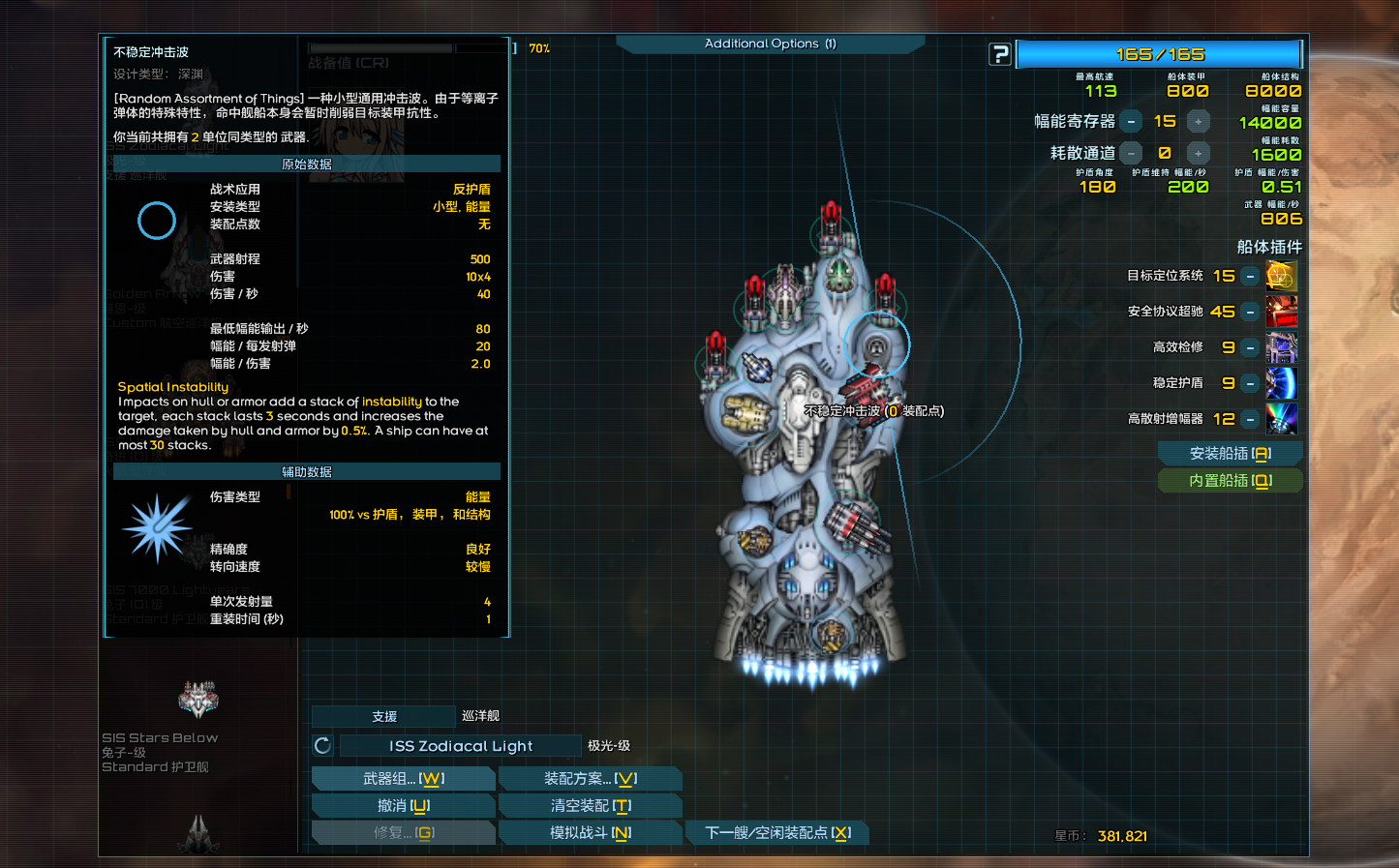Screen dimensions: 1399x868
Task: Select the 安全协议超驰 hullmod icon
Action: (1282, 312)
